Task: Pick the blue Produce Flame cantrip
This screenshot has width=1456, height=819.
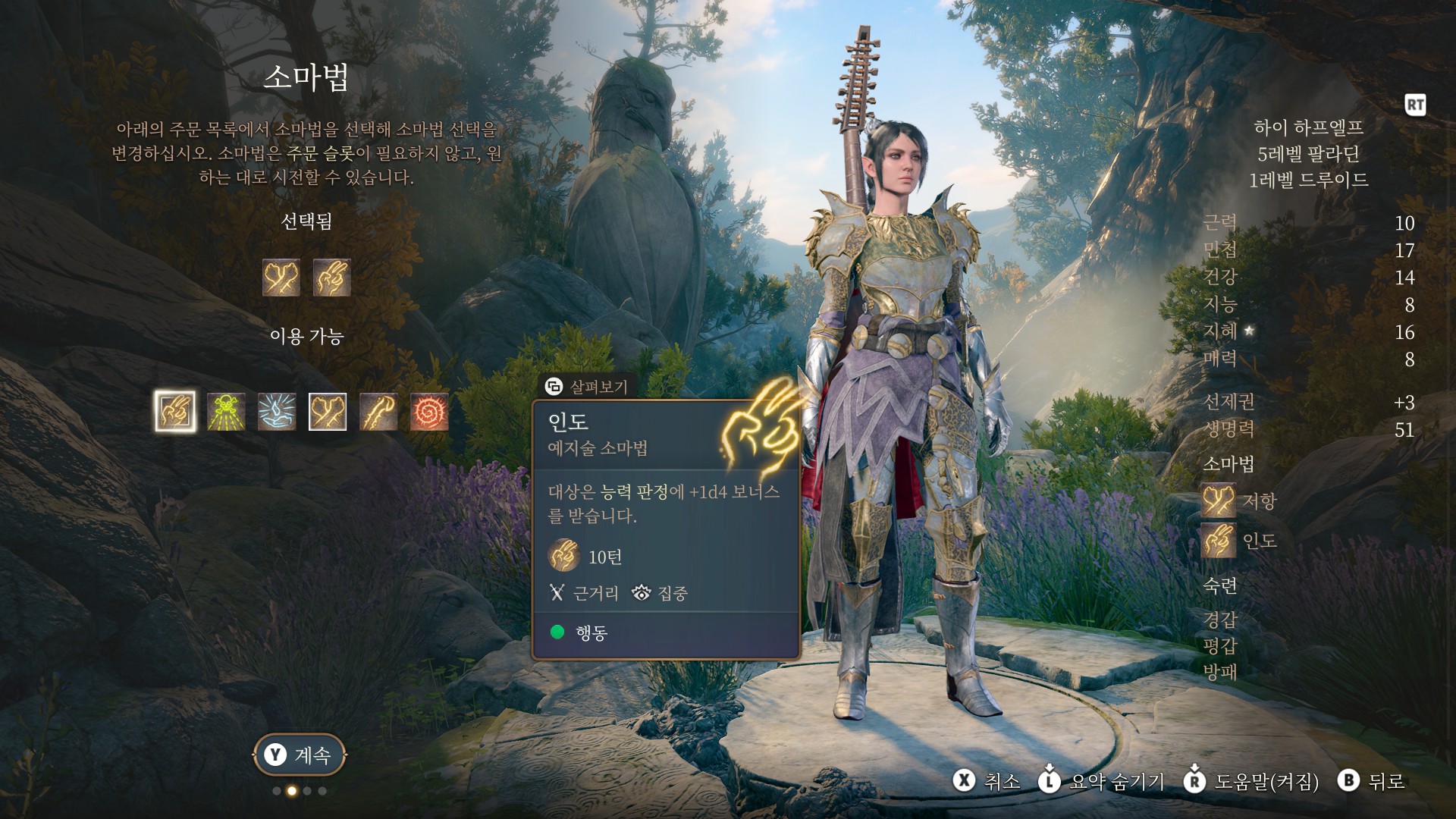Action: (277, 412)
